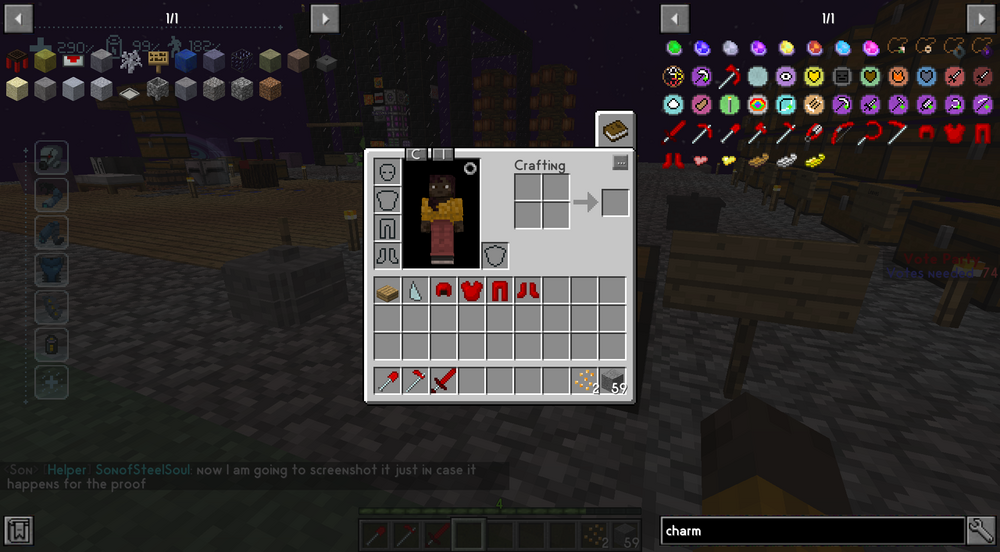
Task: Focus the search box containing "charm"
Action: pyautogui.click(x=812, y=531)
